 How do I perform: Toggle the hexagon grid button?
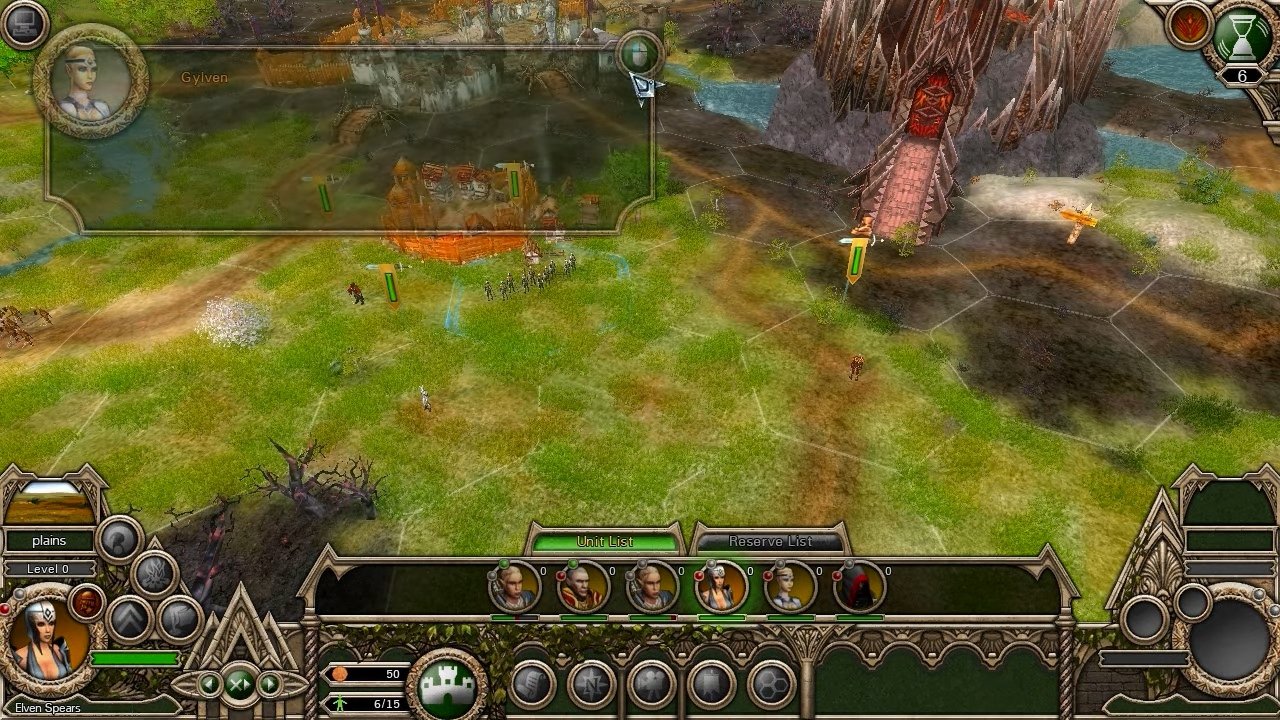click(771, 686)
